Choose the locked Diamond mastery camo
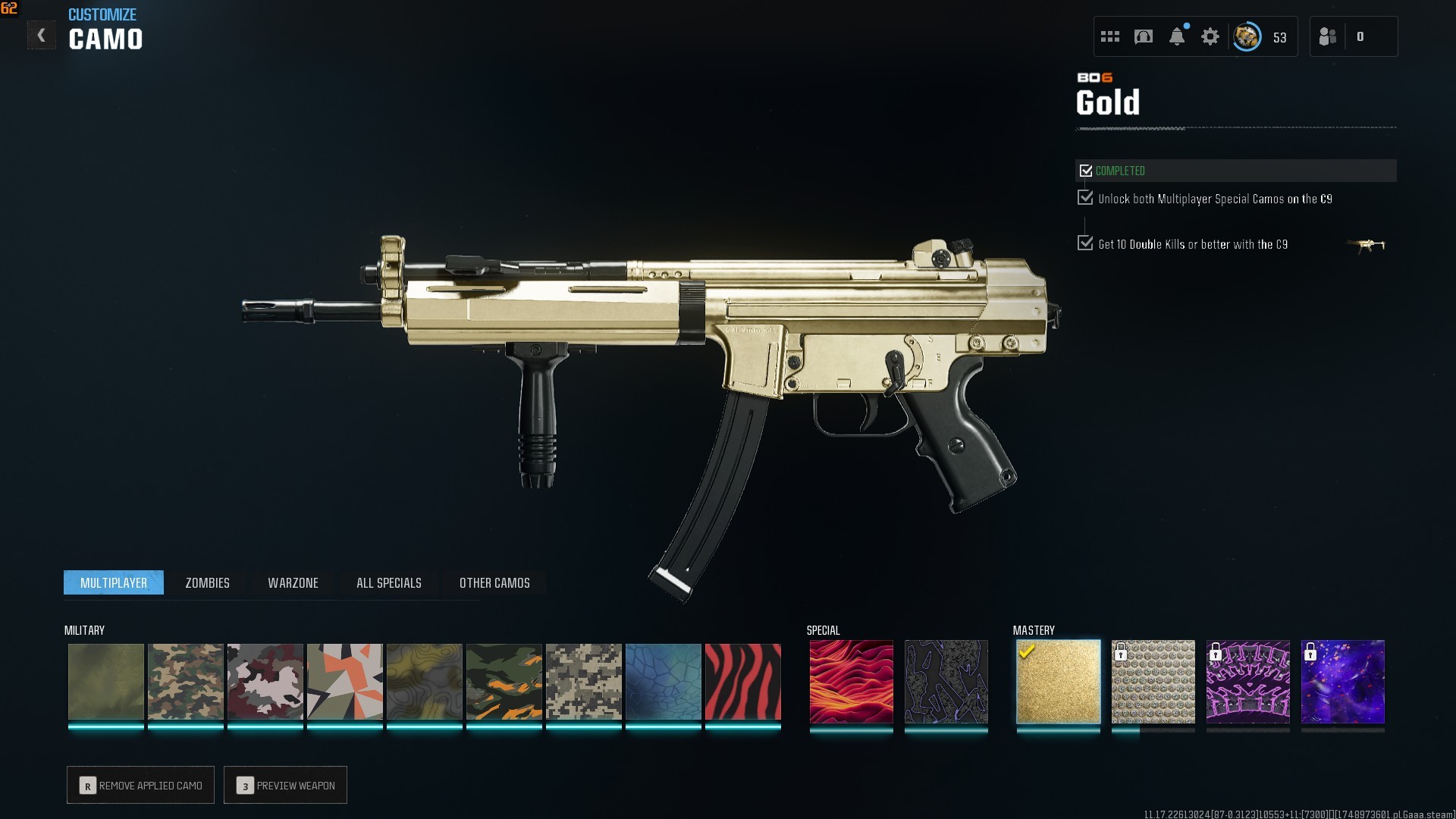 [x=1153, y=682]
